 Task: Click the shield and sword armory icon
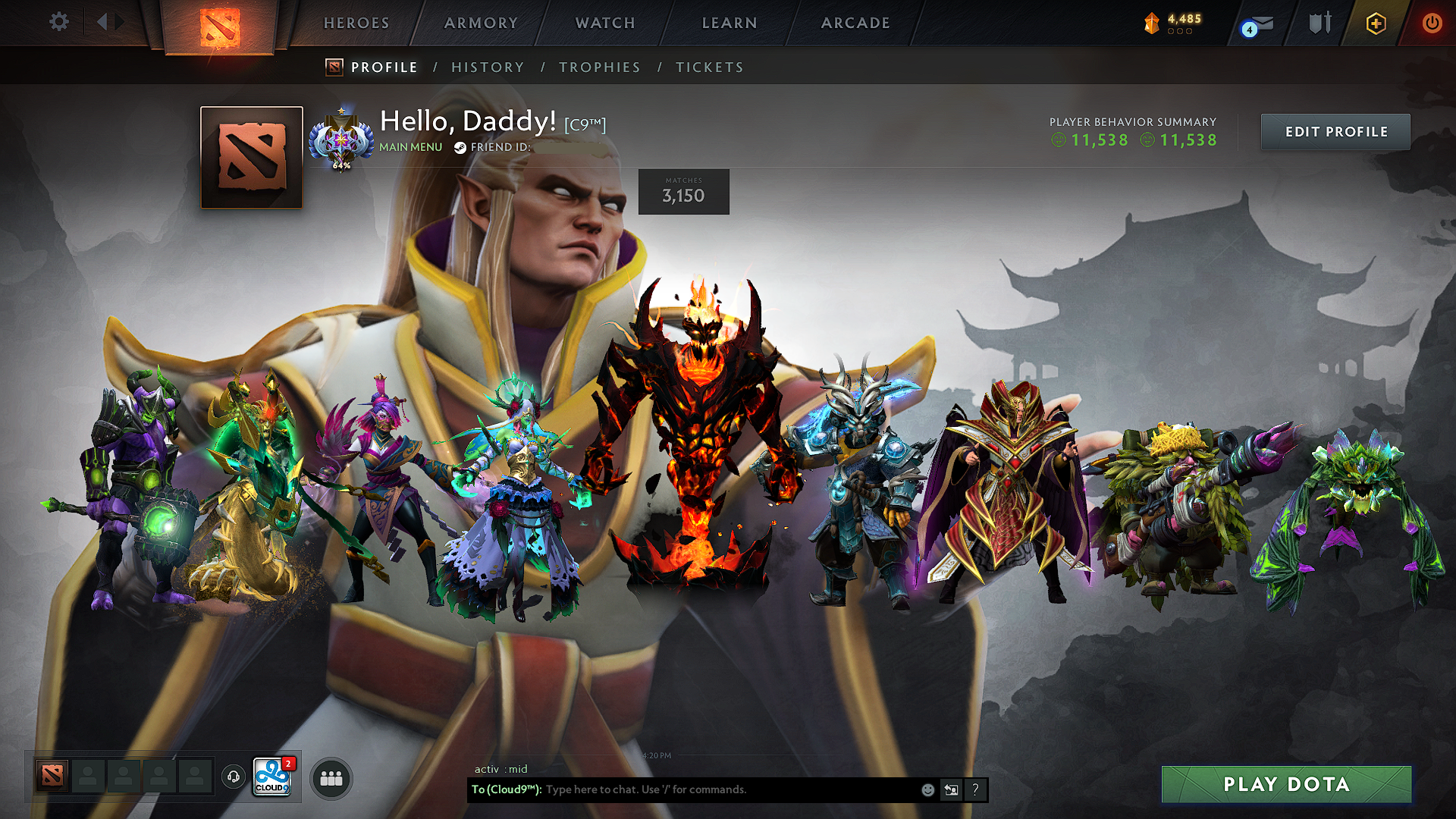click(x=1318, y=23)
